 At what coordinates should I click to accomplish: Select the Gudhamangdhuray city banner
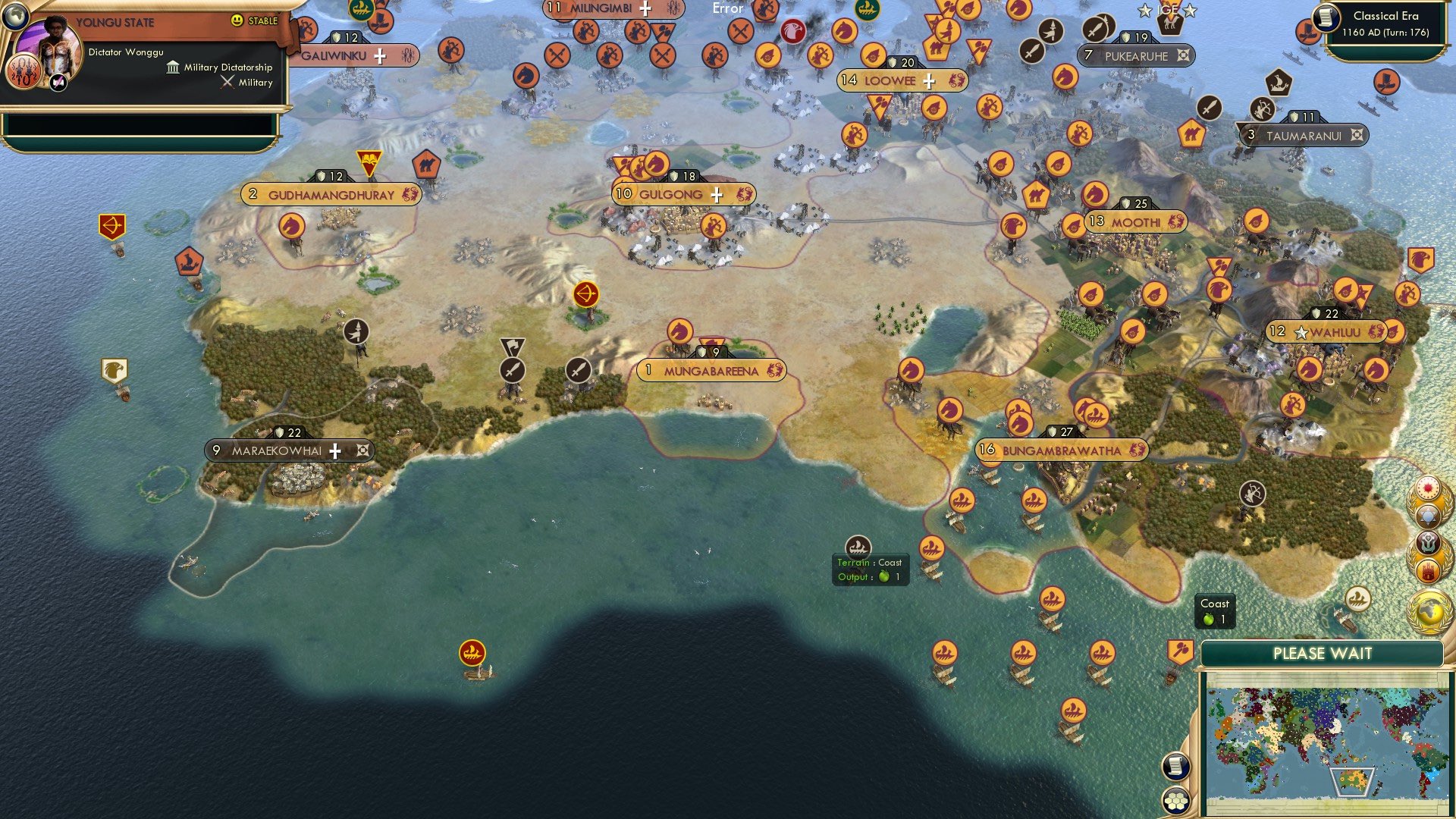pos(331,195)
